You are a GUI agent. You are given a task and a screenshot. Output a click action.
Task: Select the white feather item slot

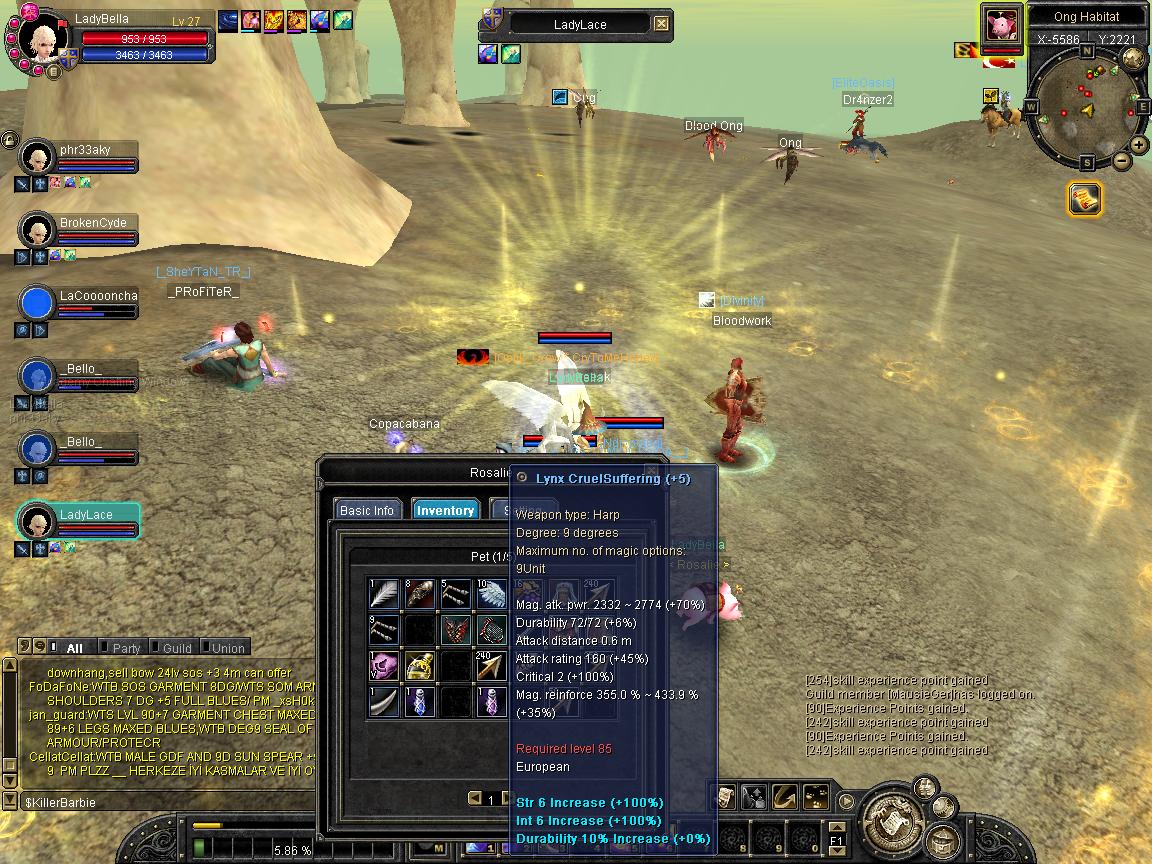pos(383,594)
